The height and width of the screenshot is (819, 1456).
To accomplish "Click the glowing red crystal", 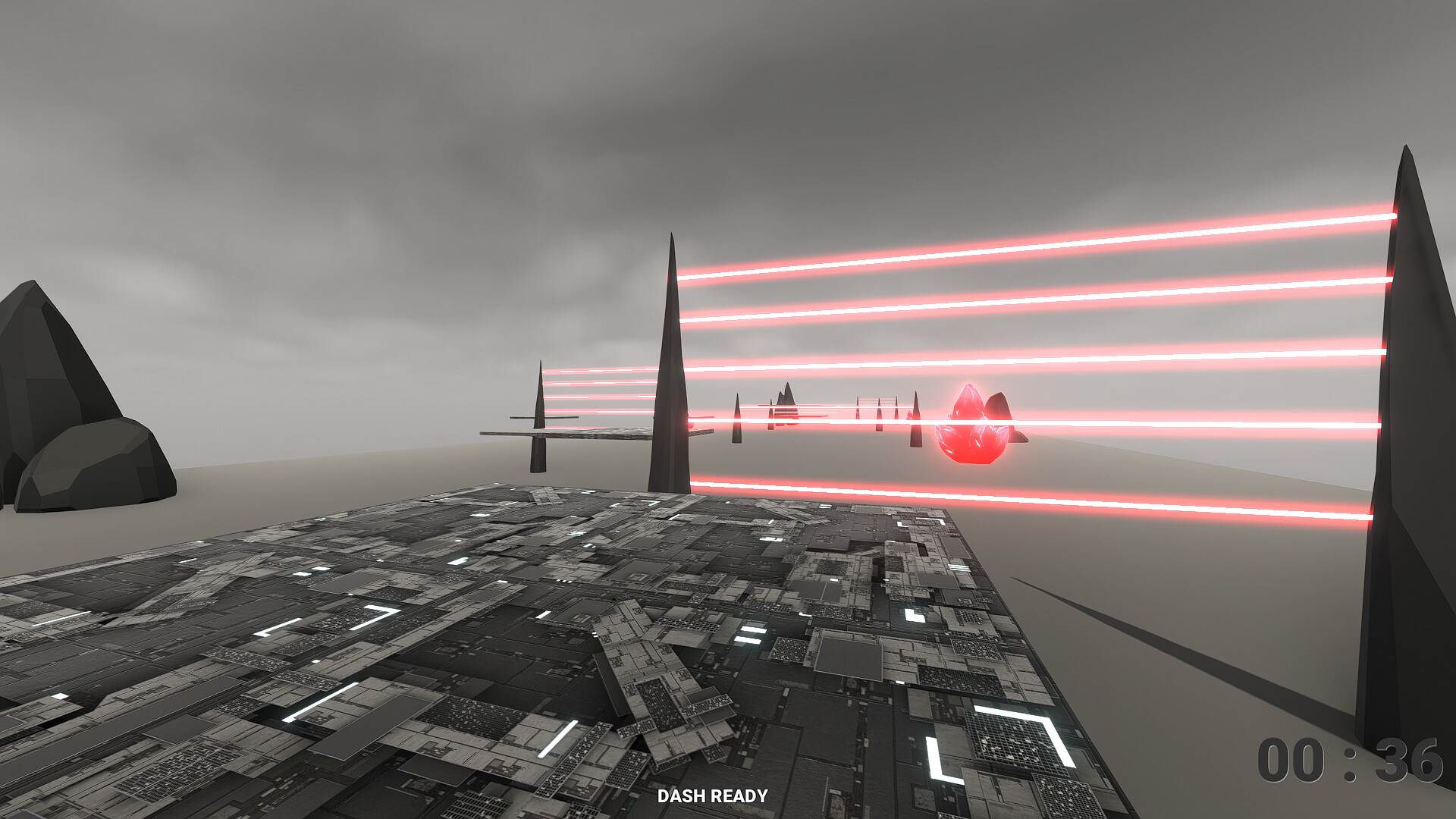I will [974, 428].
